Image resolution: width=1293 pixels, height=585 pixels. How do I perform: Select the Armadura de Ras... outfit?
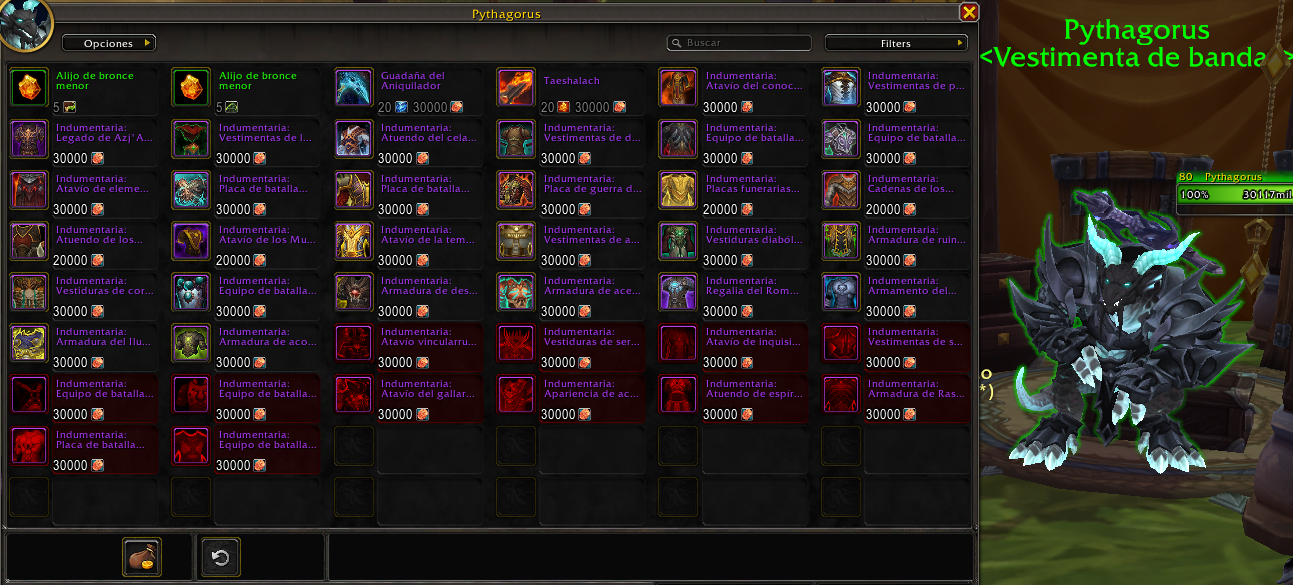[x=841, y=395]
